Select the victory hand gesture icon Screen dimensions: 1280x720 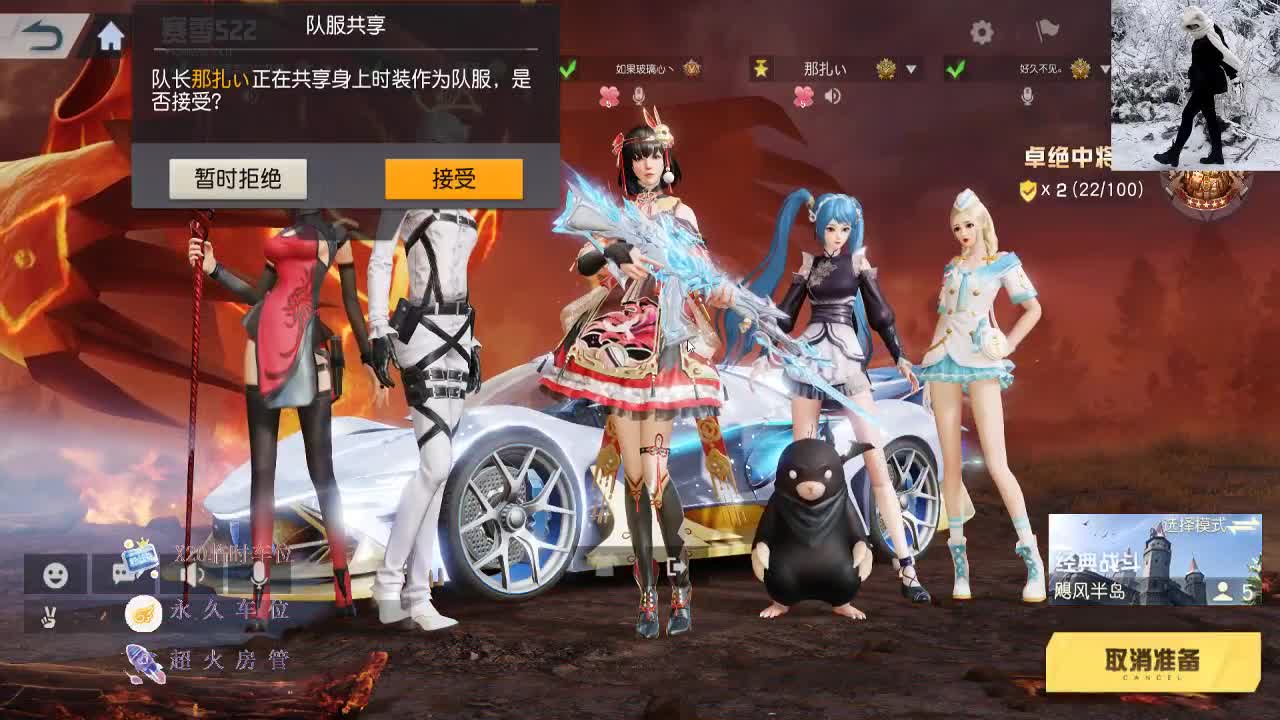tap(47, 616)
